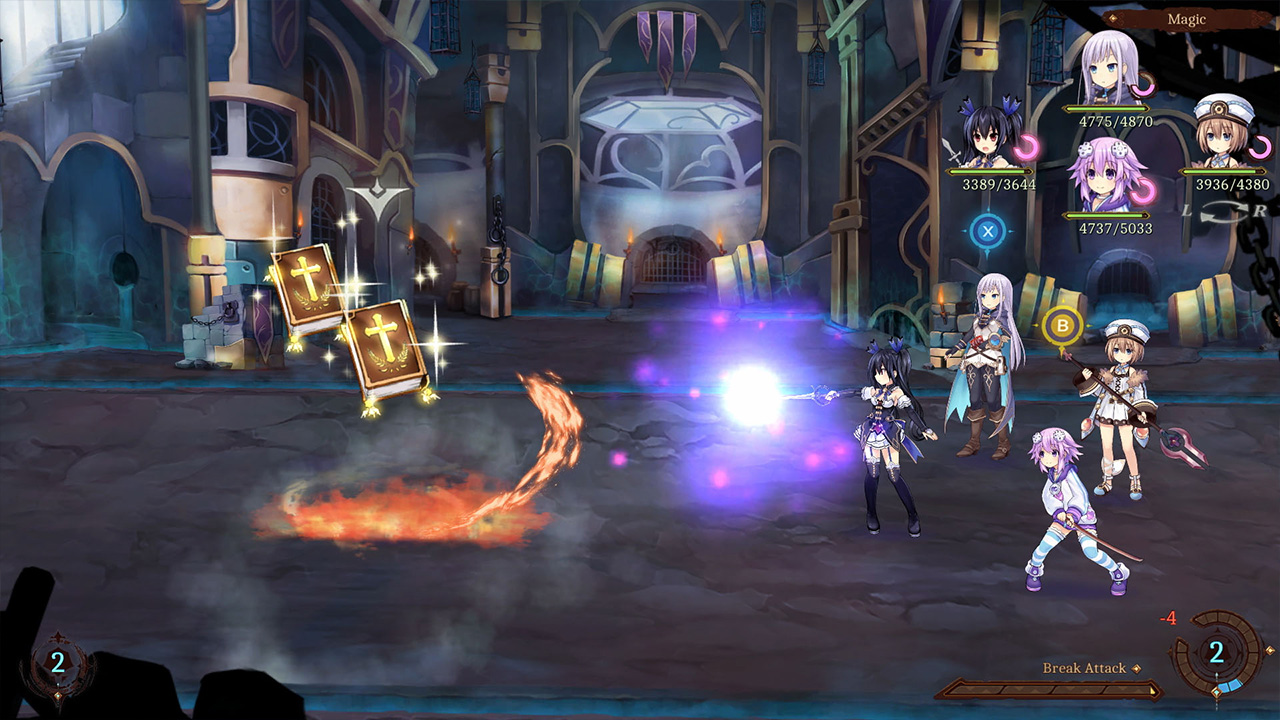This screenshot has height=720, width=1280.
Task: Click Neptune's HP value 4737/5033
Action: 1115,227
